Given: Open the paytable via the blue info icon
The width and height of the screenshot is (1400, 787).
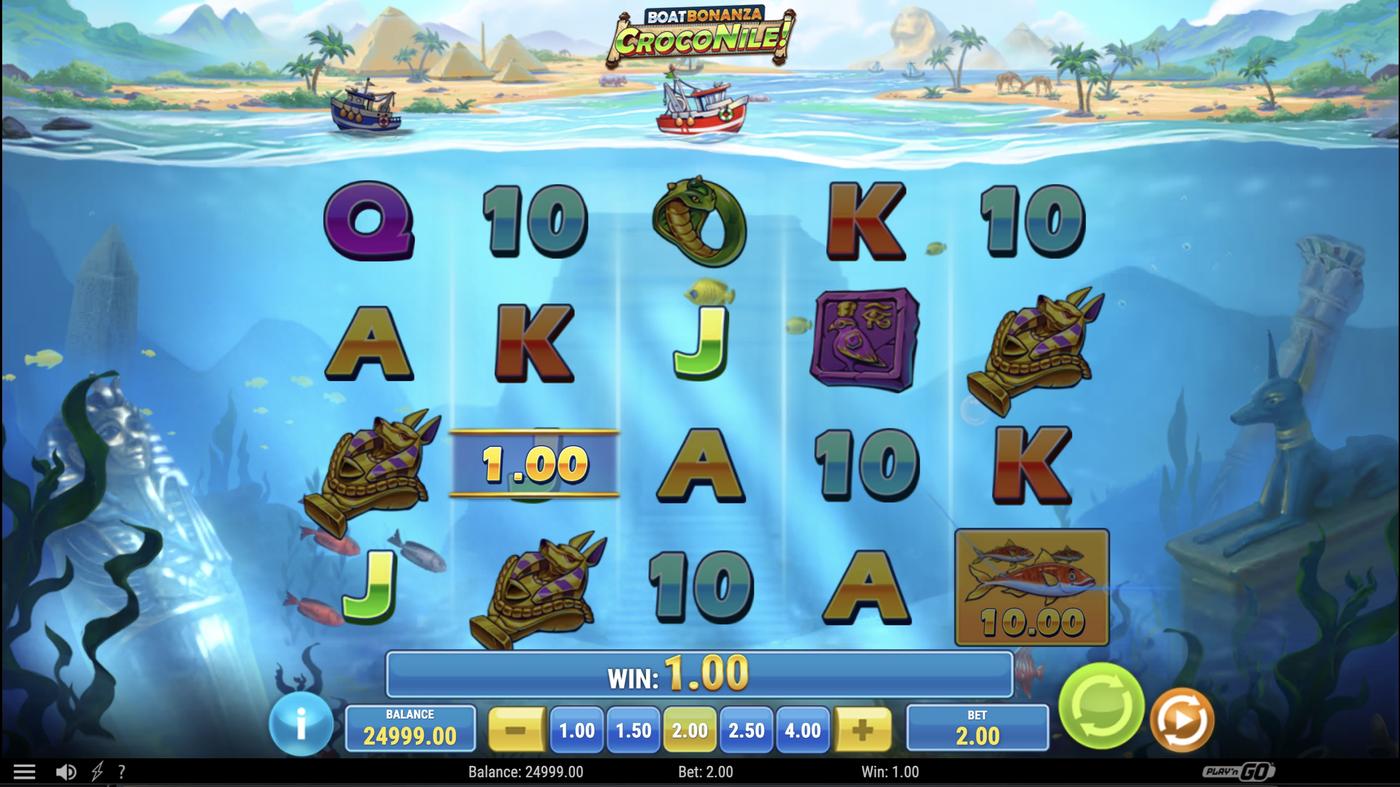Looking at the screenshot, I should click(301, 724).
